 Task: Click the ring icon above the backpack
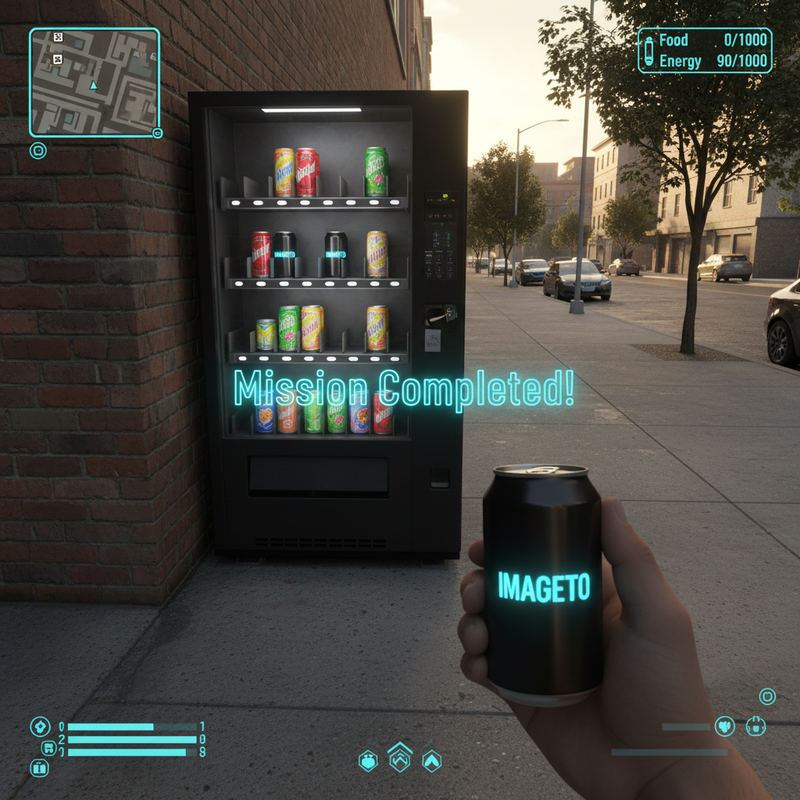(x=767, y=696)
